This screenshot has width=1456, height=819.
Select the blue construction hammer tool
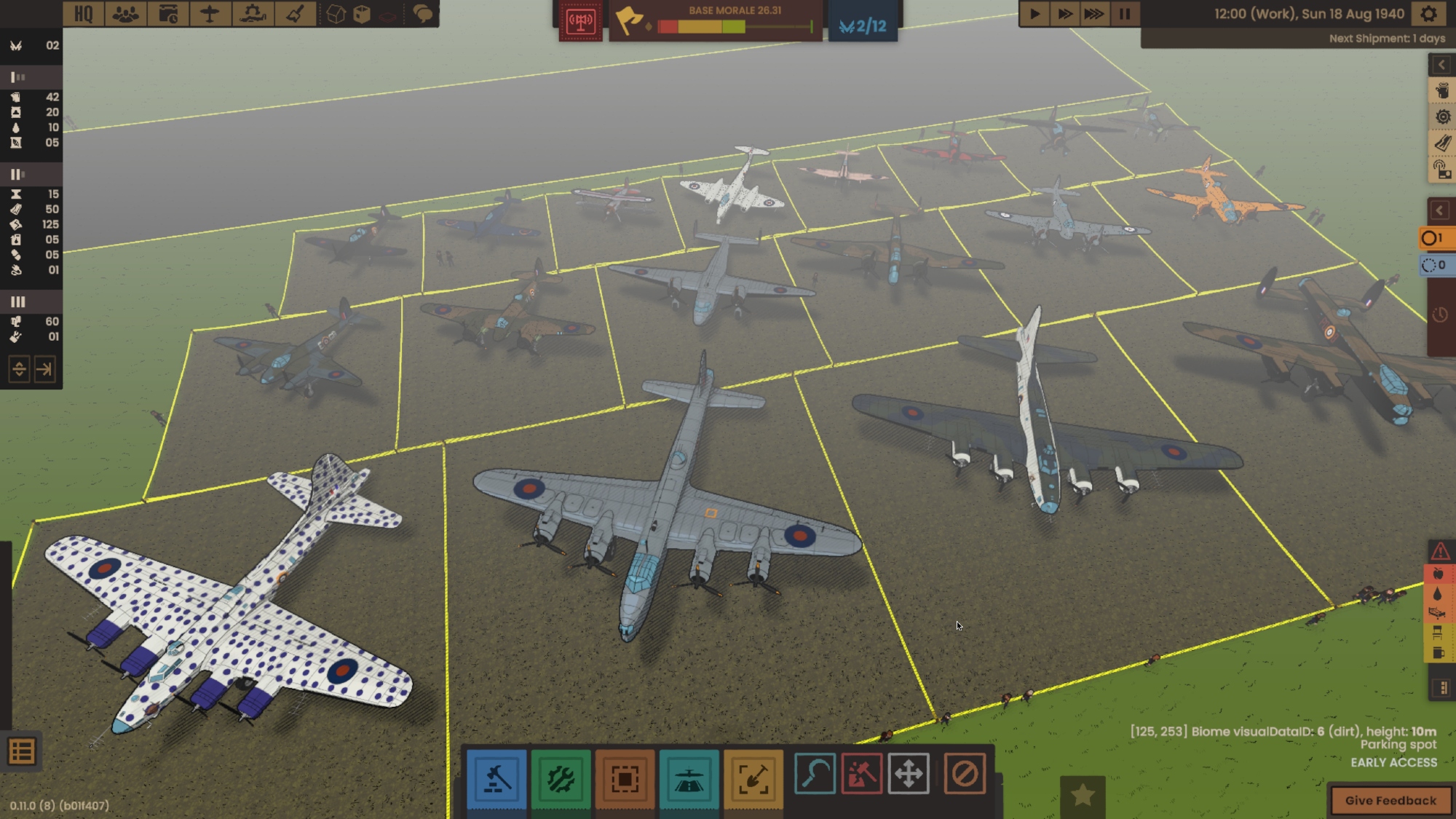(x=496, y=778)
